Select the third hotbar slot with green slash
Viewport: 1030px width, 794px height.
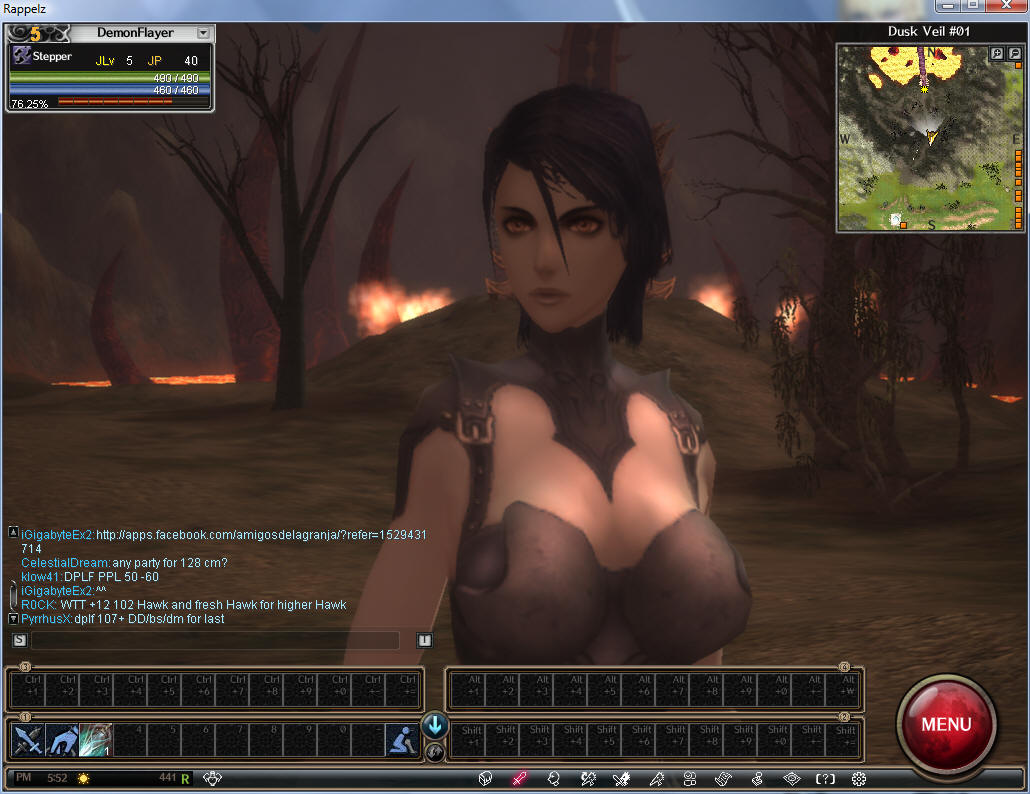[x=96, y=740]
